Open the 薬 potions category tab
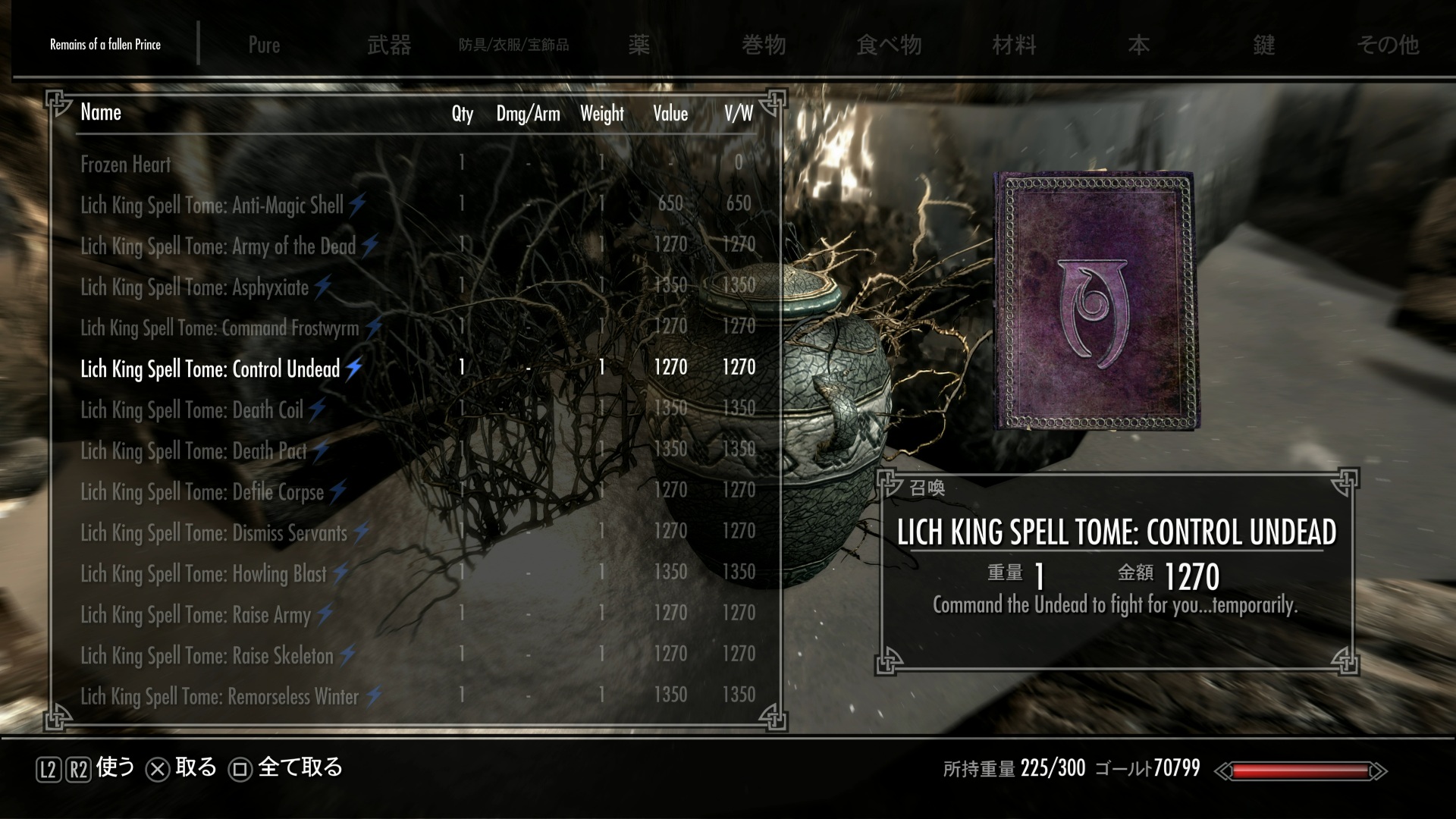 pyautogui.click(x=639, y=45)
